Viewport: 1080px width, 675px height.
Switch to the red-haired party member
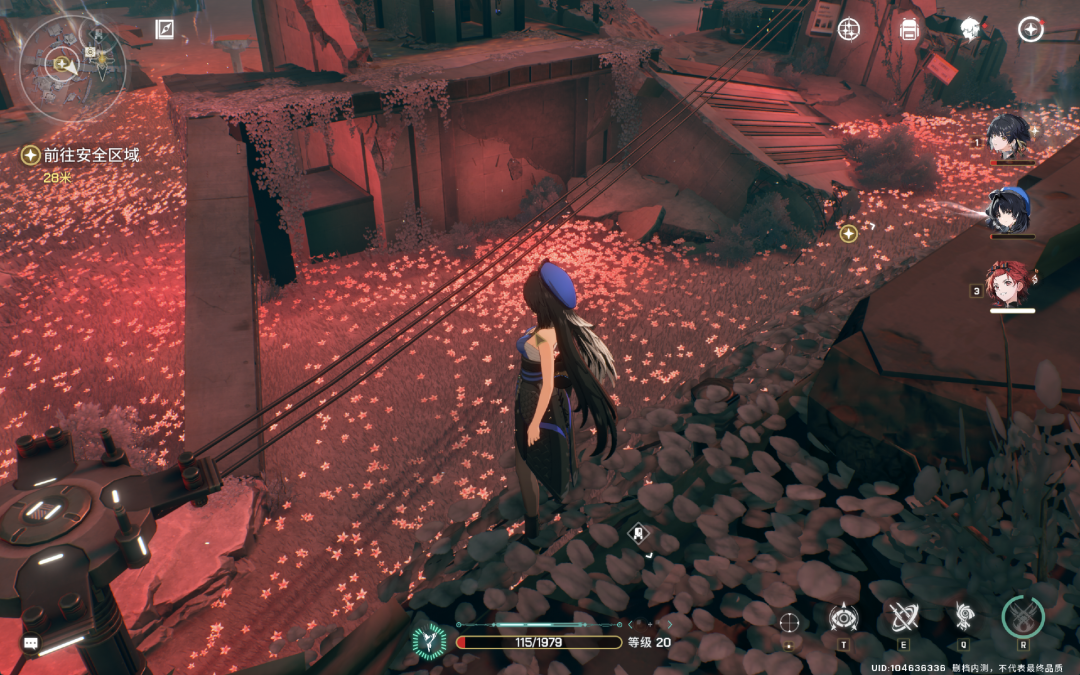pos(1010,284)
